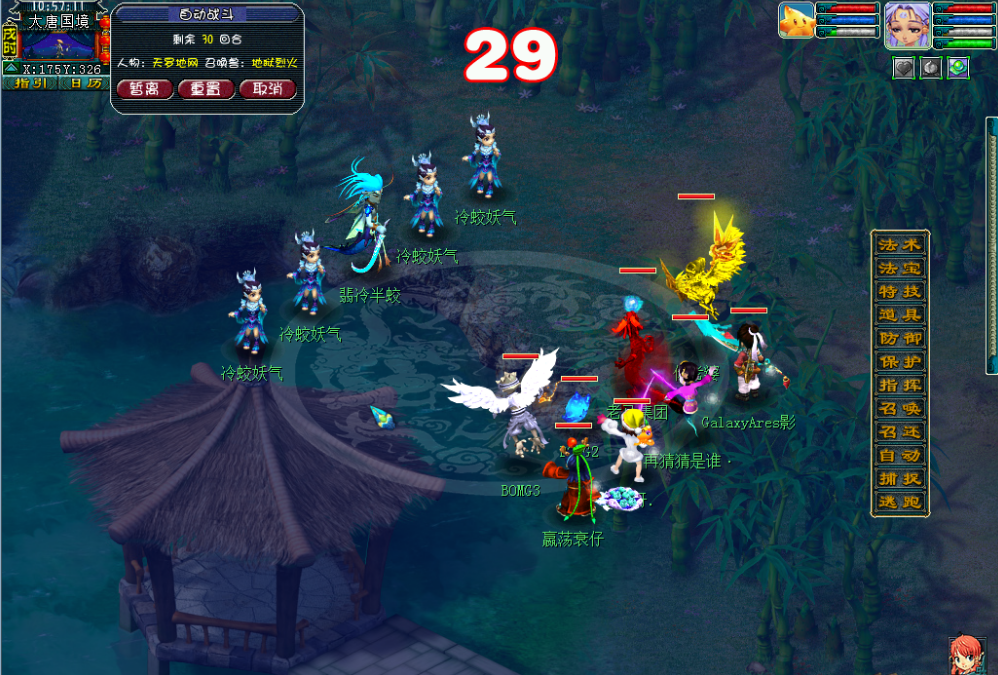Open the 日历 calendar tab

(x=85, y=83)
